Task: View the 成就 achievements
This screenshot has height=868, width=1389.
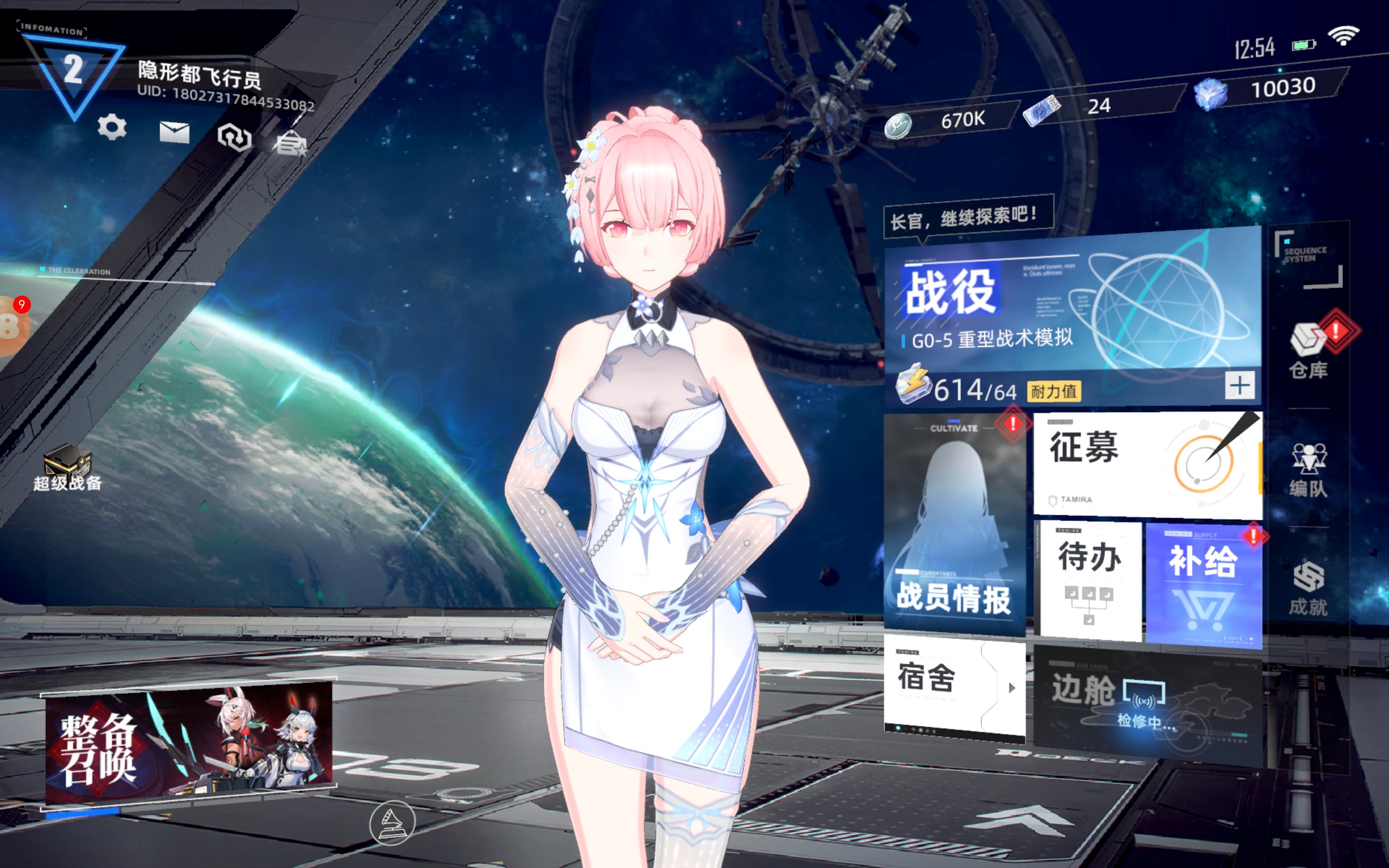Action: coord(1309,589)
